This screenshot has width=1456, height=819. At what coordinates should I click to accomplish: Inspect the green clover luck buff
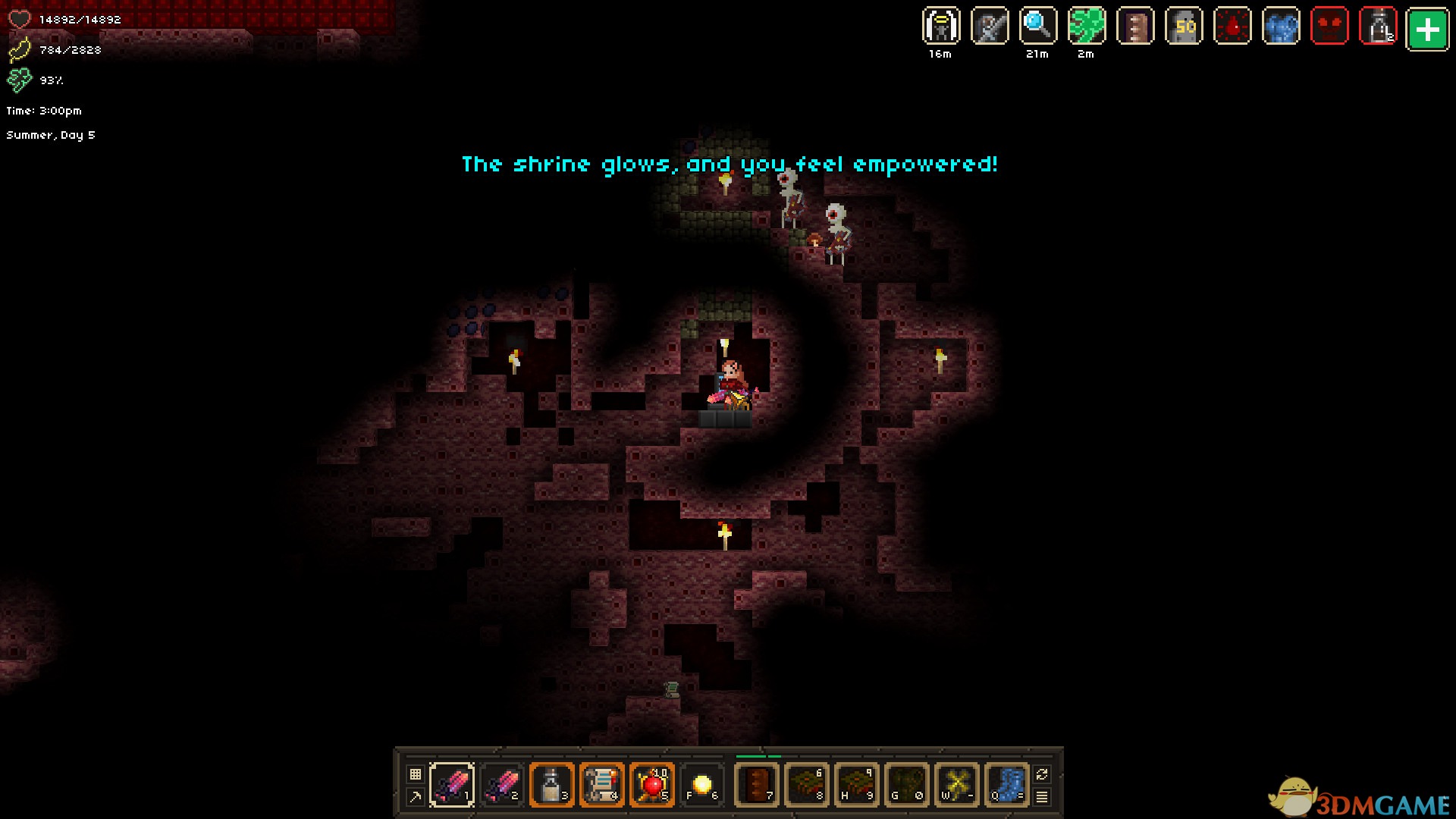pyautogui.click(x=1087, y=27)
